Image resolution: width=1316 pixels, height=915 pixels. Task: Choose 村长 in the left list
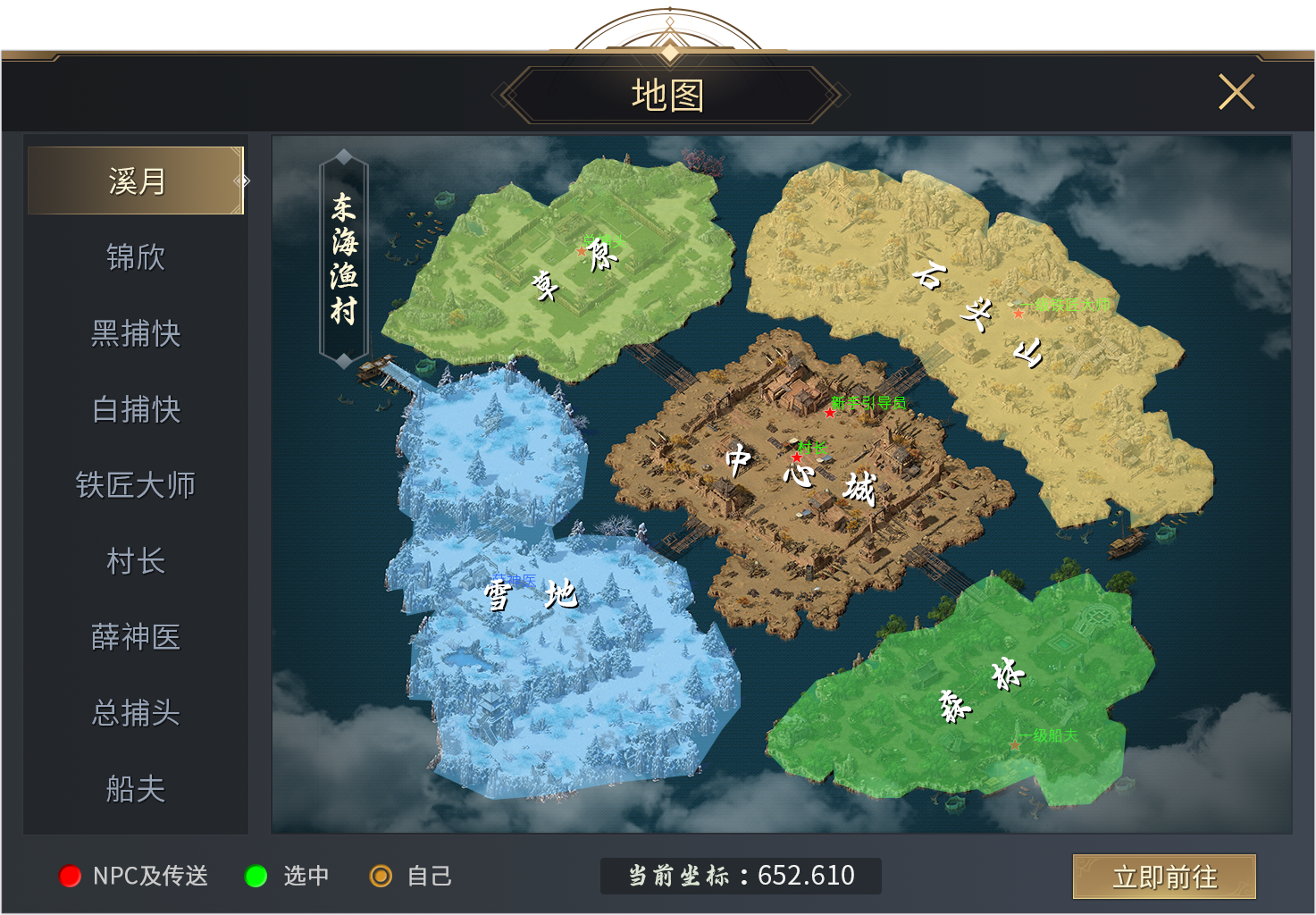[136, 561]
